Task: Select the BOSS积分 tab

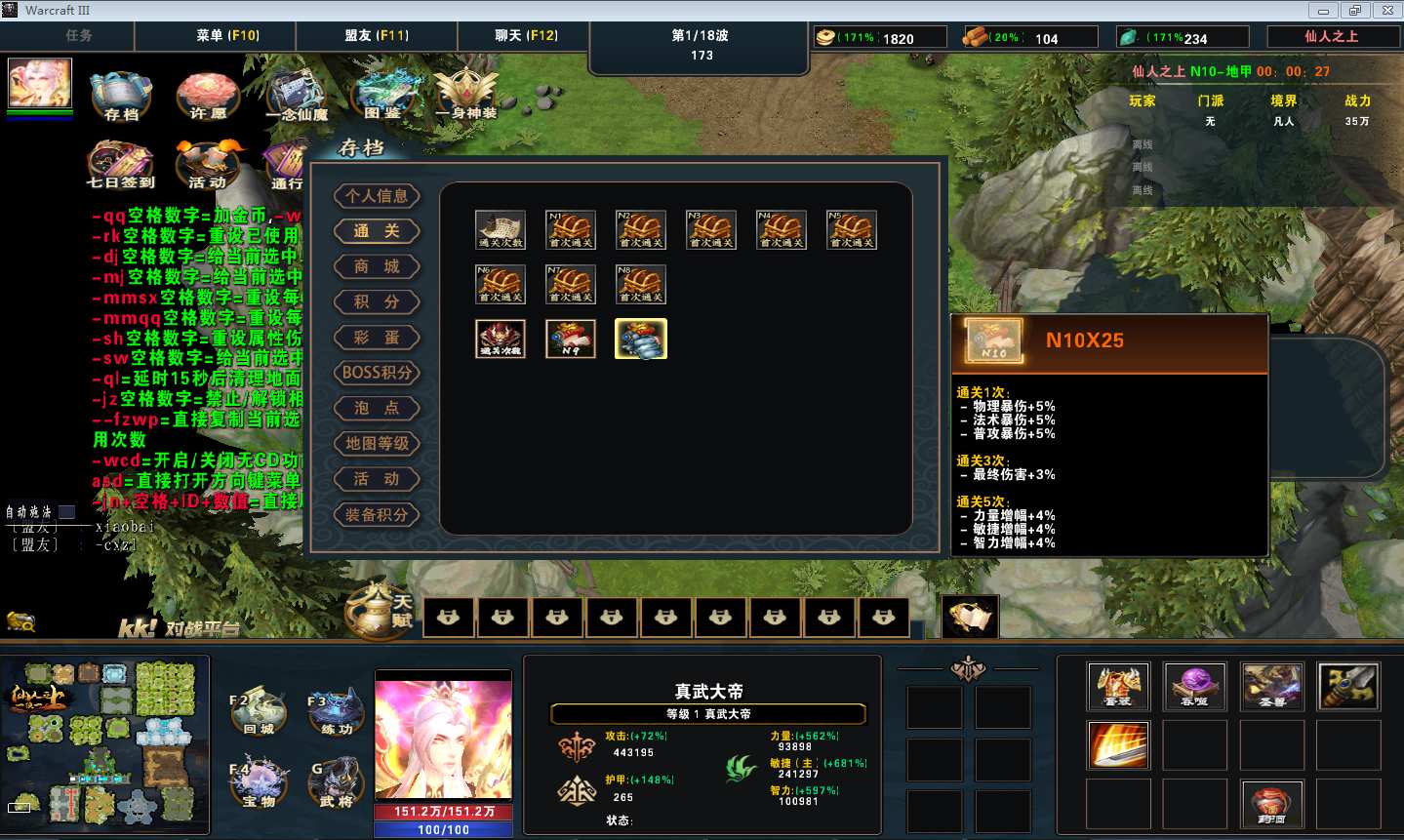Action: tap(377, 373)
